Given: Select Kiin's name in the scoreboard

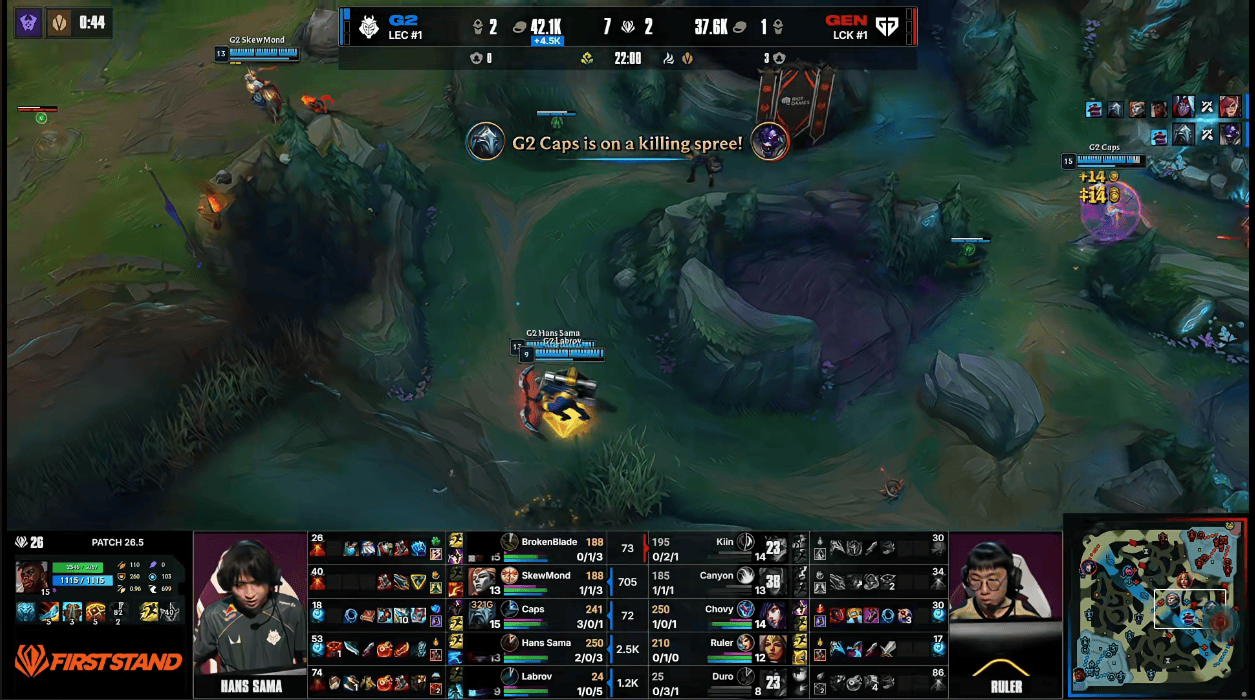Looking at the screenshot, I should pos(724,542).
